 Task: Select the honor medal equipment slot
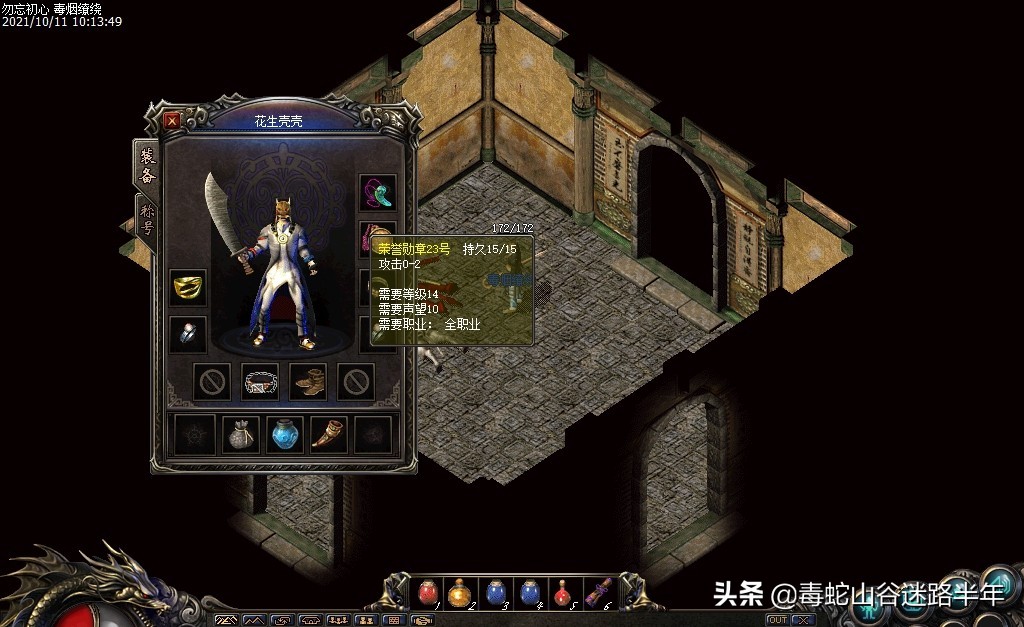click(x=377, y=239)
